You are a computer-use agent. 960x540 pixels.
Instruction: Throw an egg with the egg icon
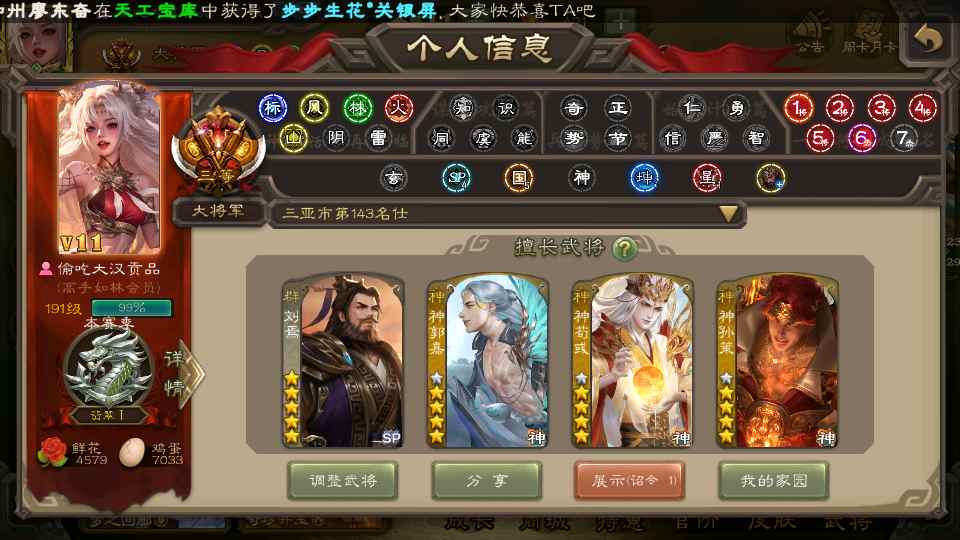tap(131, 453)
